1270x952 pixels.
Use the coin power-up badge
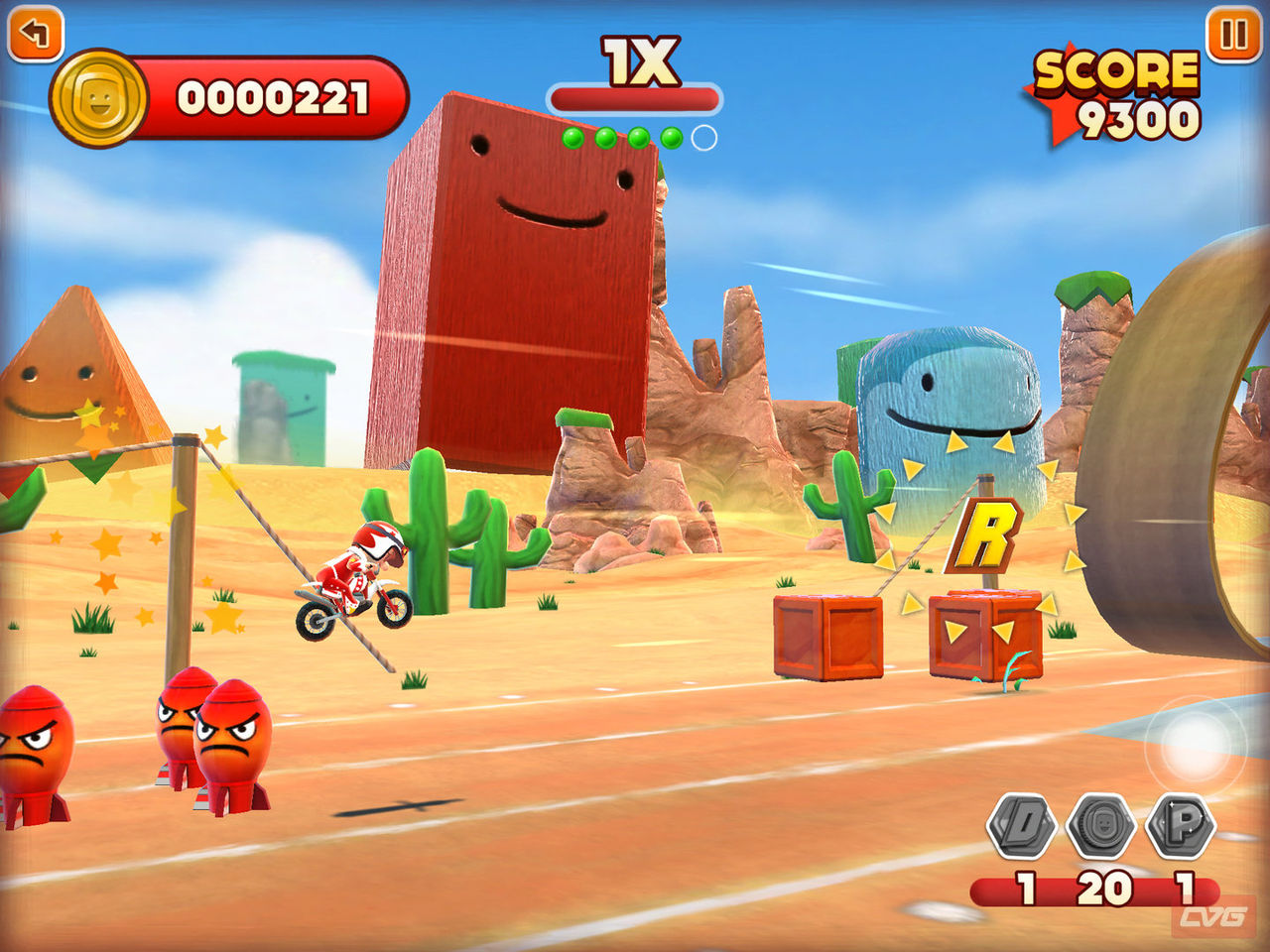click(x=1100, y=825)
